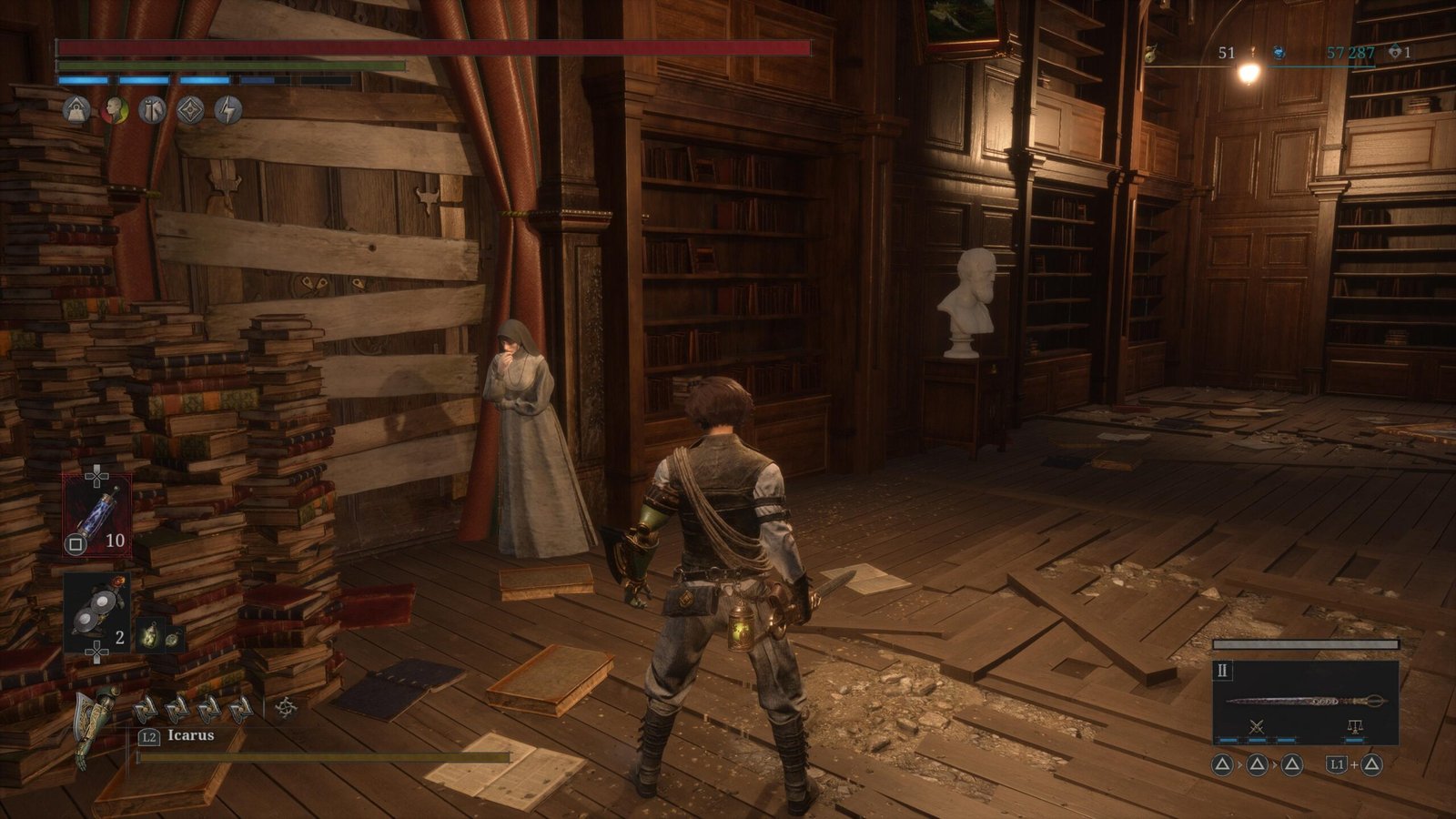Click the crossed blades attack icon

tap(1258, 726)
